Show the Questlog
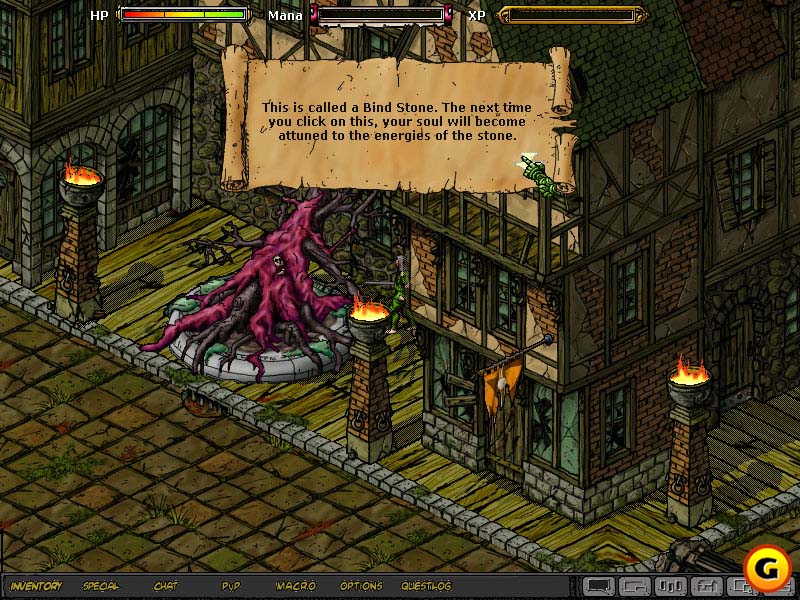Image resolution: width=800 pixels, height=600 pixels. point(426,586)
